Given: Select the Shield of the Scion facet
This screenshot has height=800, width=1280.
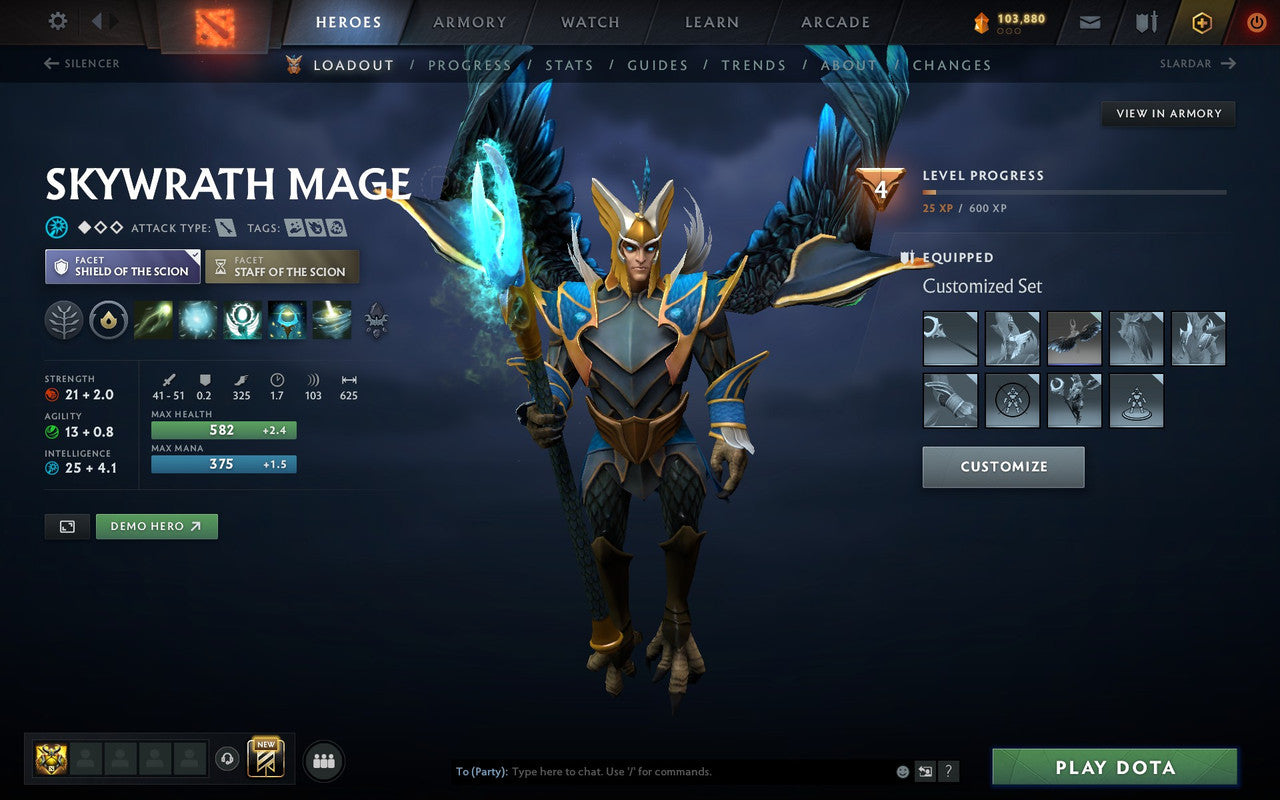Looking at the screenshot, I should 122,266.
